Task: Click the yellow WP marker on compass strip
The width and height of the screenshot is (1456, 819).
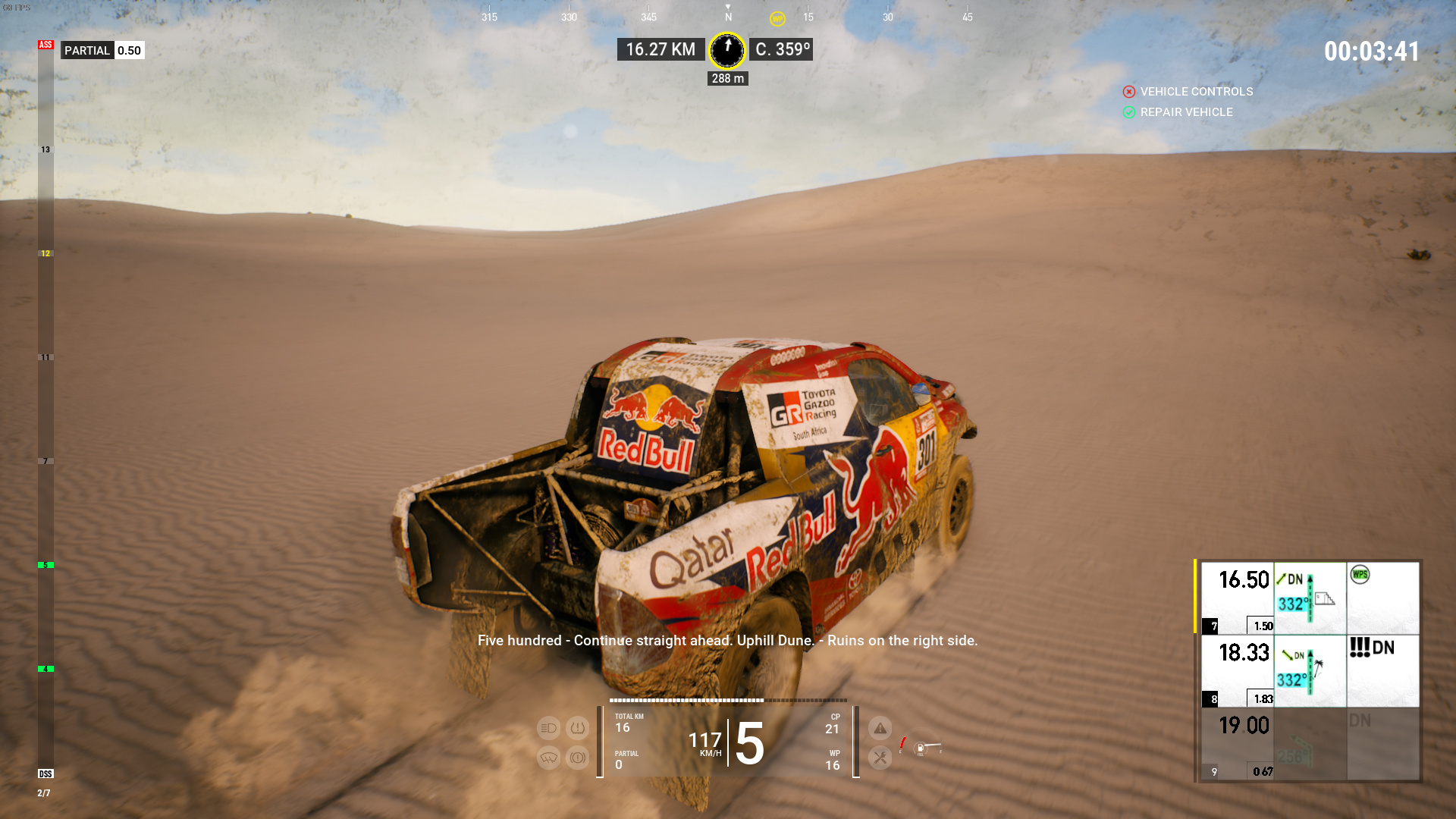Action: point(777,19)
